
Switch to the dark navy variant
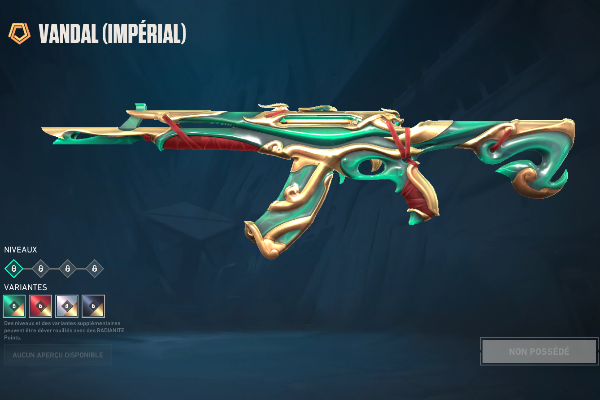click(x=93, y=305)
